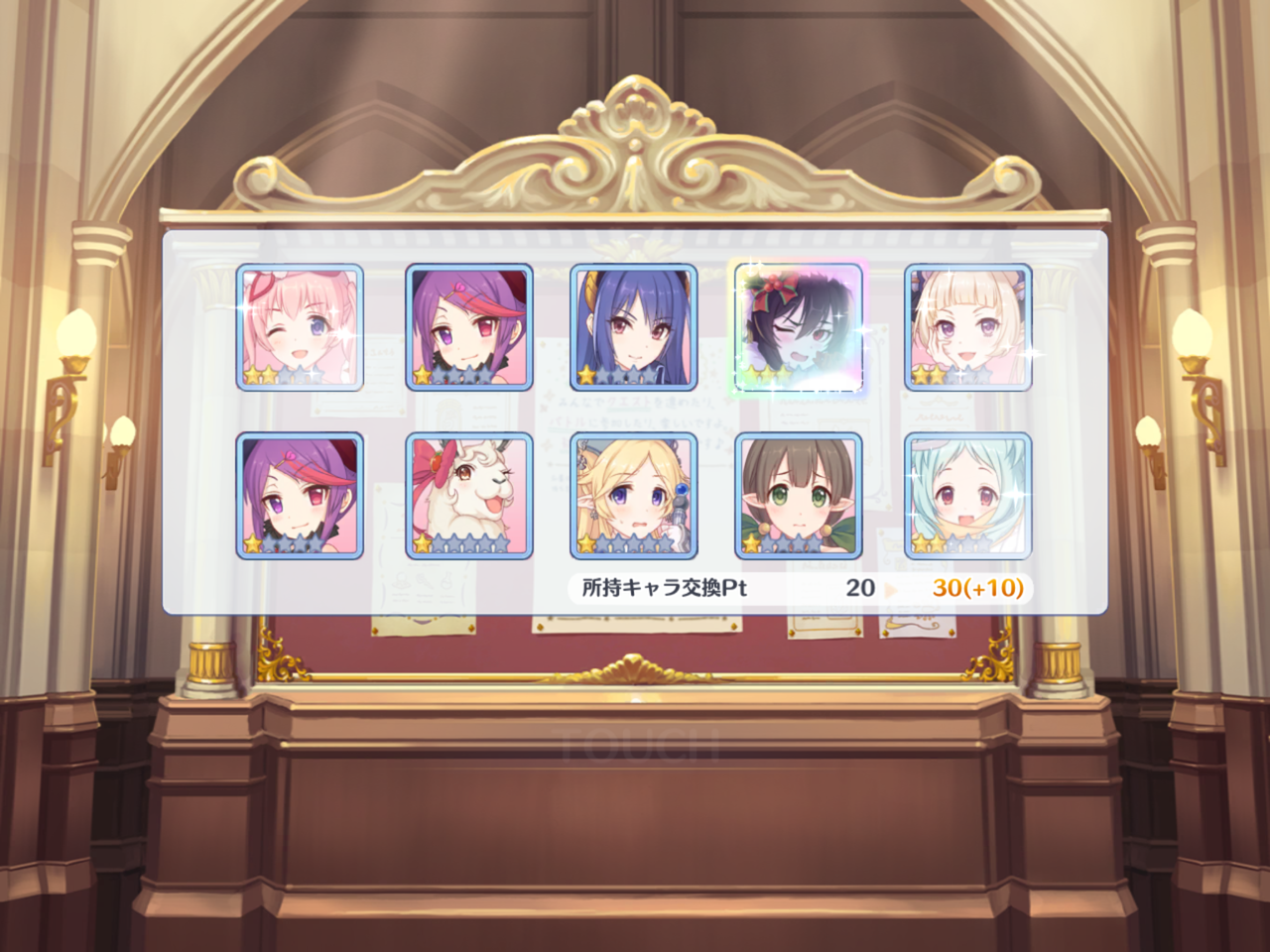Tap the teal-haired smiling child character icon
This screenshot has height=952, width=1270.
coord(965,494)
